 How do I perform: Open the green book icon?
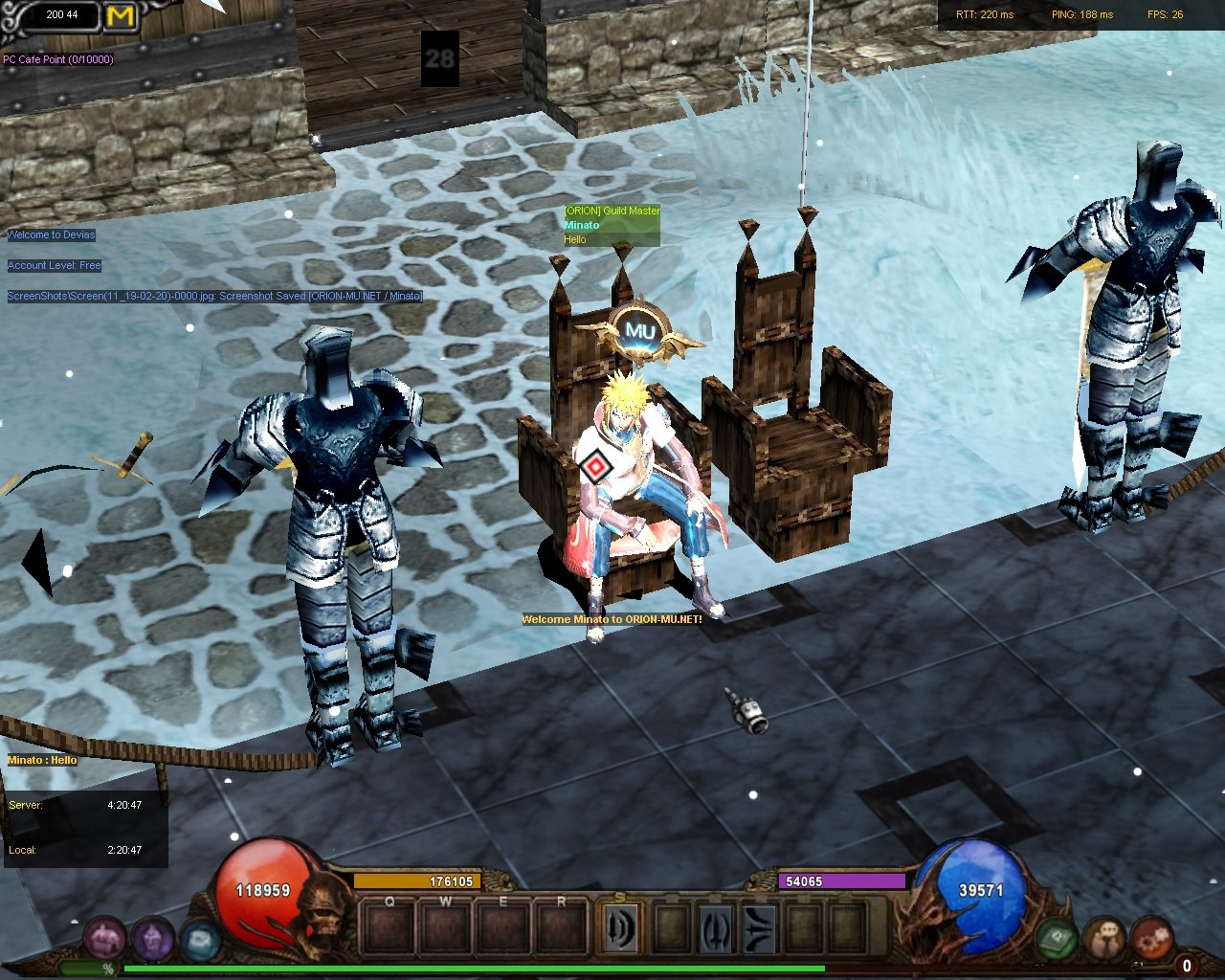[x=1057, y=938]
